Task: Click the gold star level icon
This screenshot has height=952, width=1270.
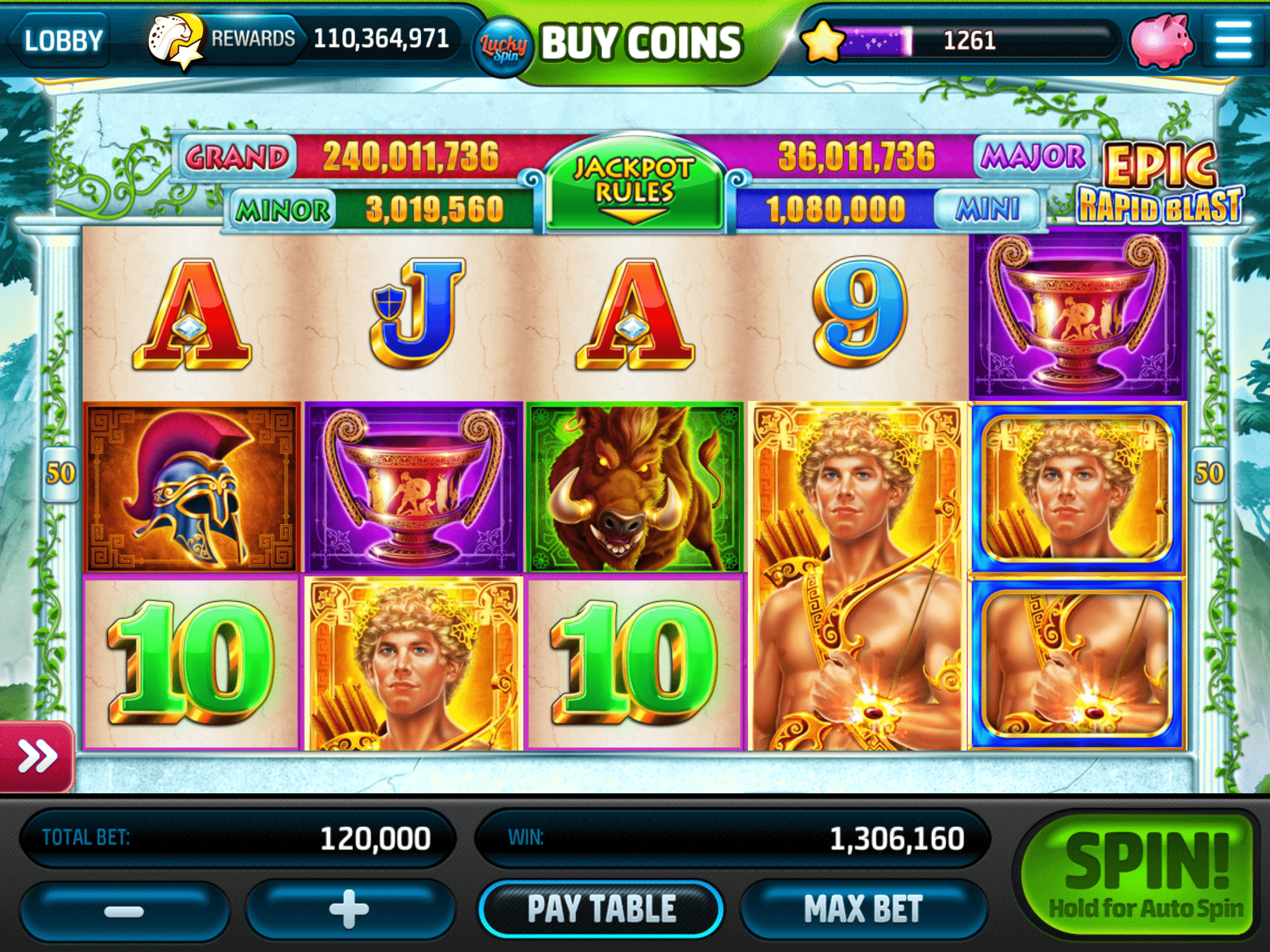Action: point(823,41)
